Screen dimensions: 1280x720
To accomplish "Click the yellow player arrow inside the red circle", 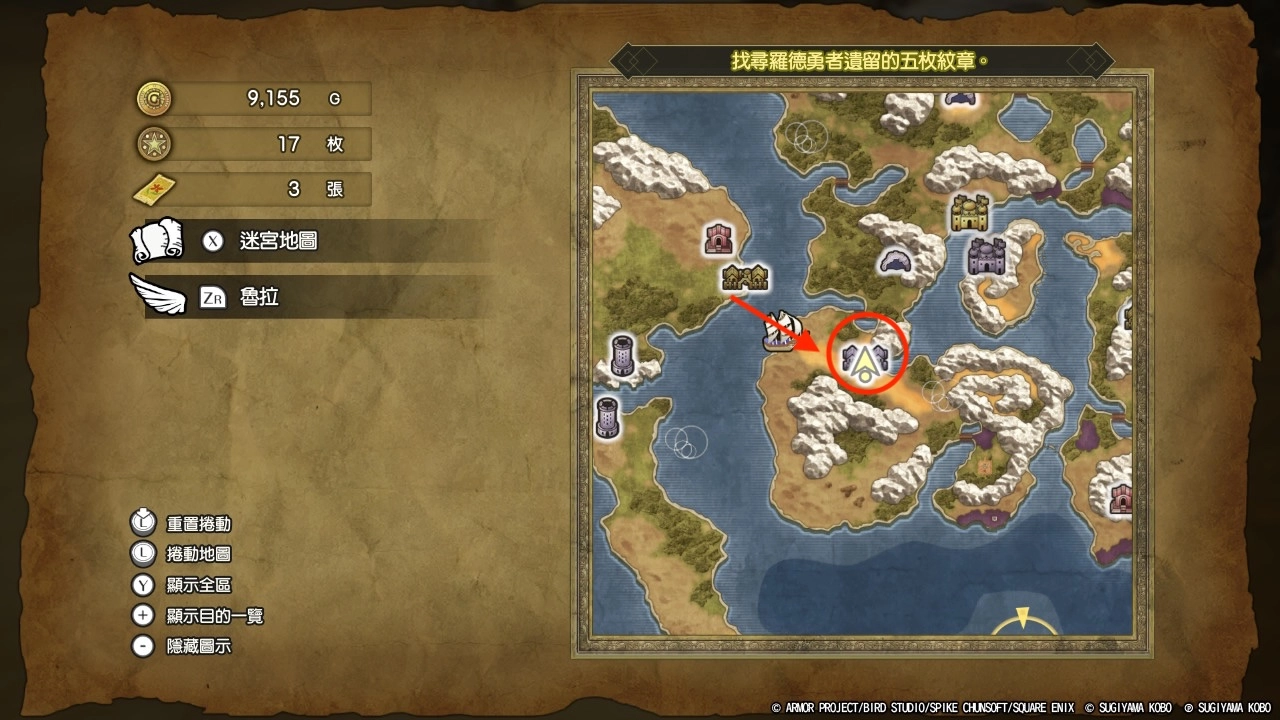I will (866, 363).
